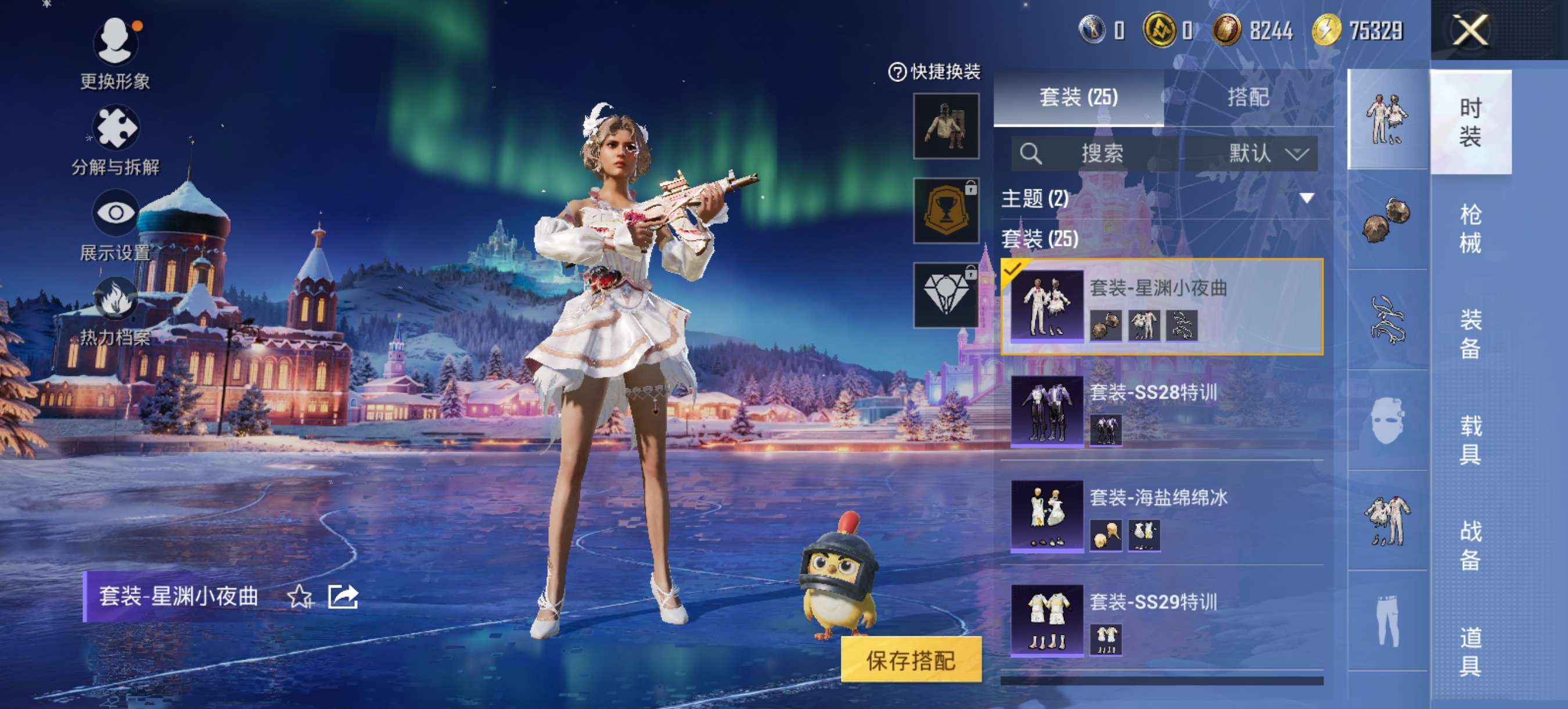The height and width of the screenshot is (709, 1568).
Task: Switch to the 载具 vehicles category
Action: (x=1470, y=439)
